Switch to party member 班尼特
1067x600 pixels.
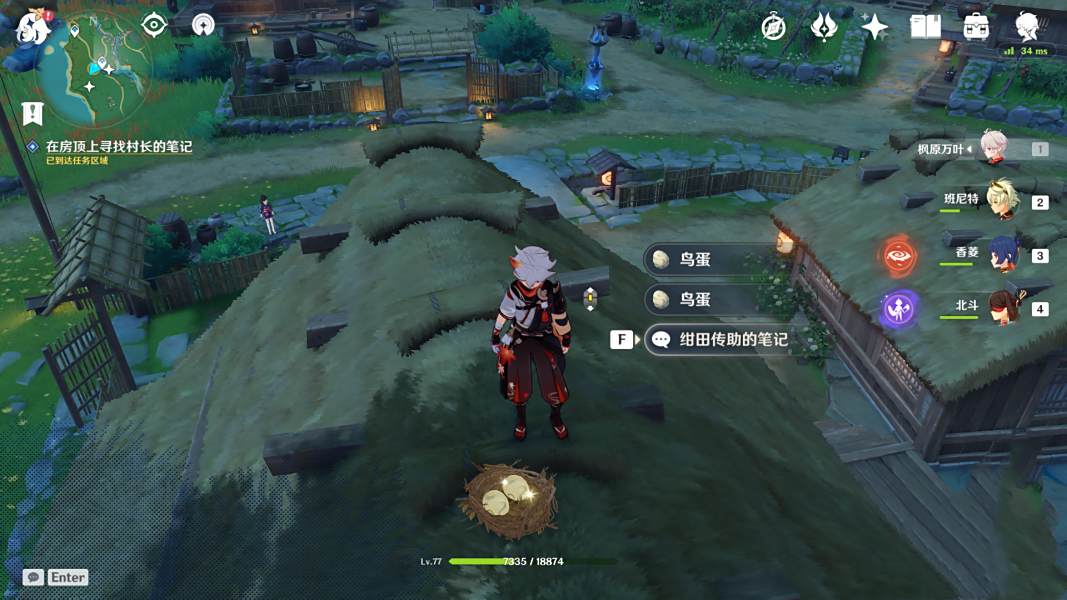tap(1001, 200)
